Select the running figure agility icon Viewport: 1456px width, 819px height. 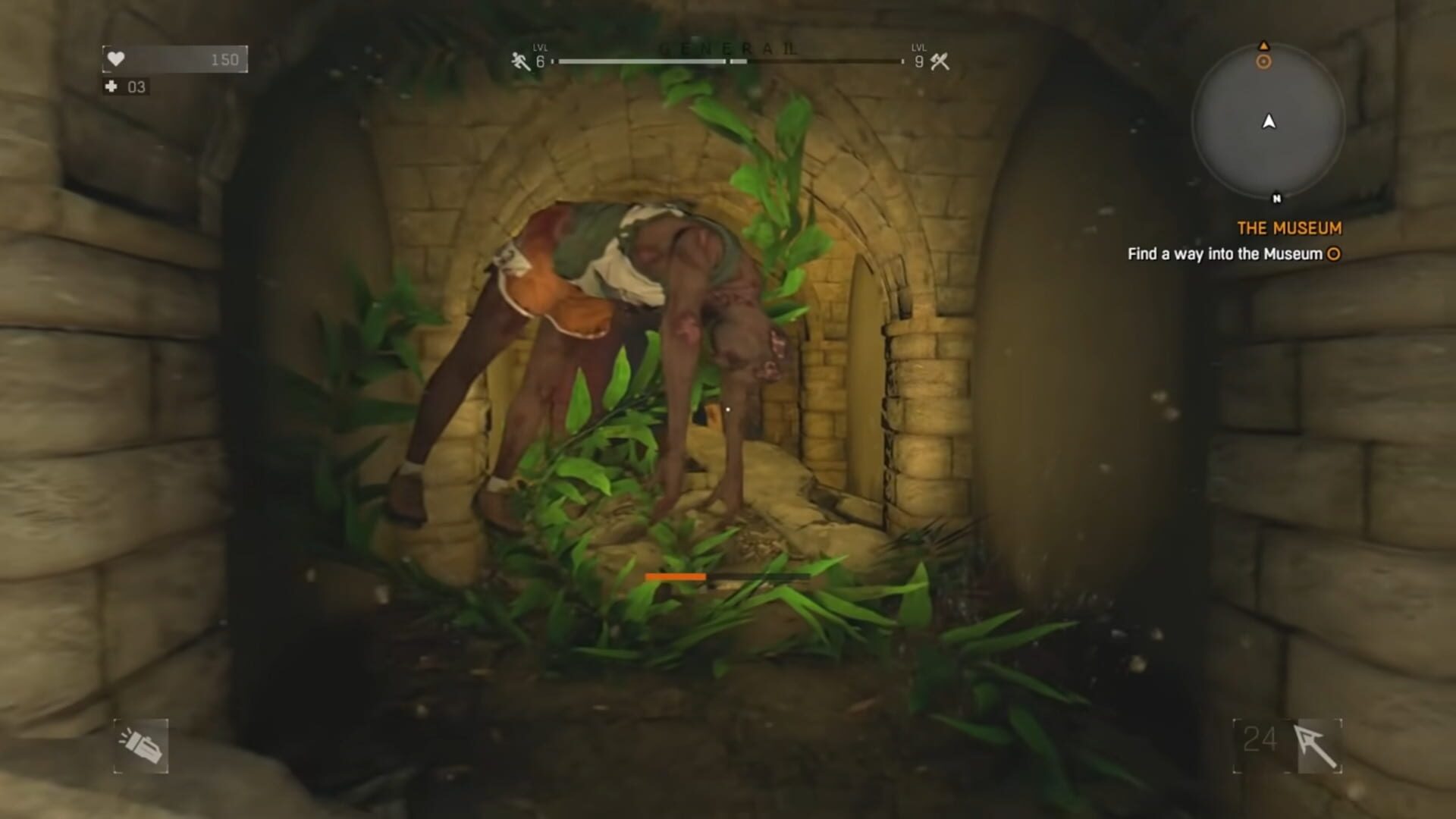[518, 59]
